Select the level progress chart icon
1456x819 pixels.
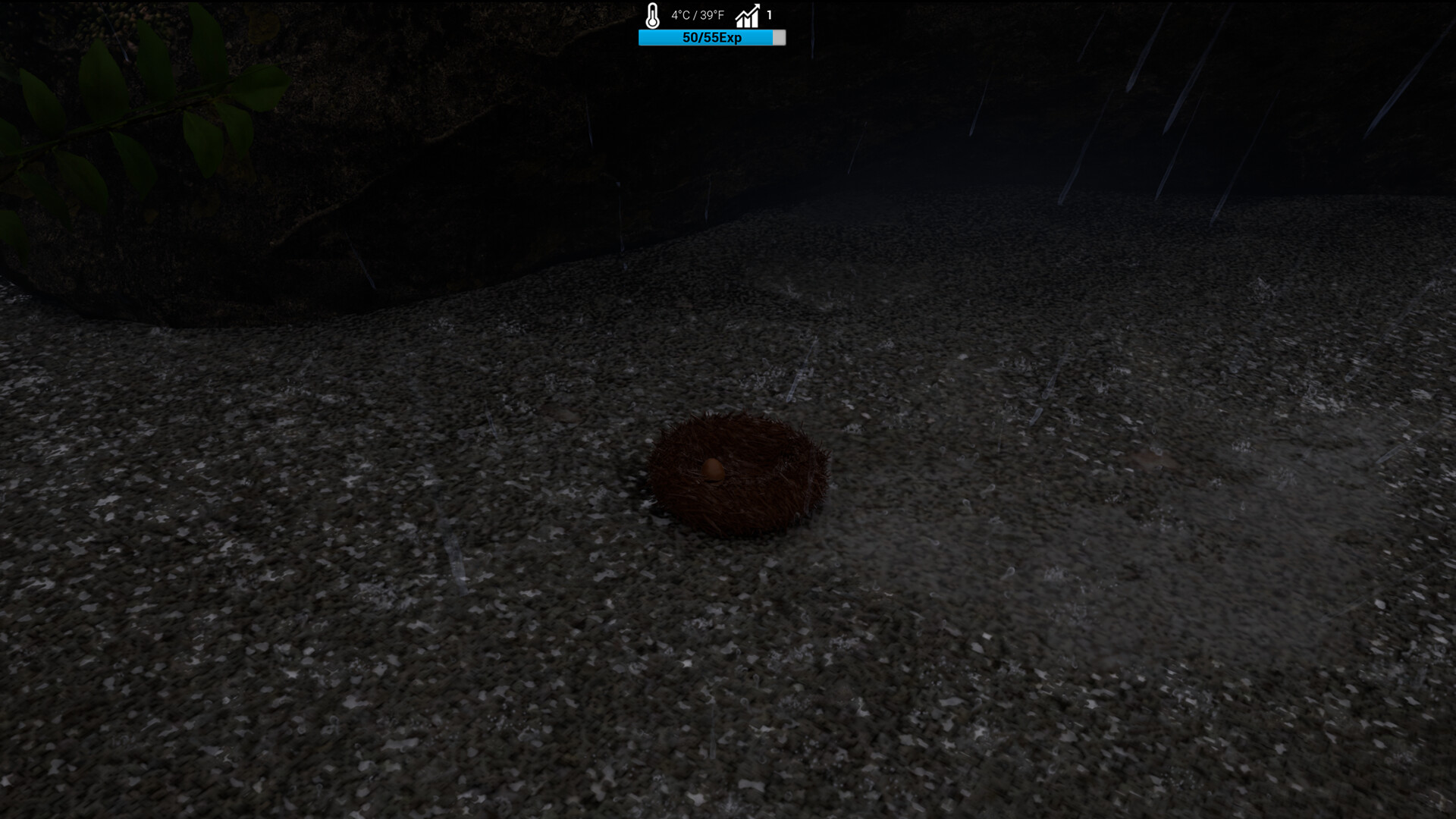[747, 17]
